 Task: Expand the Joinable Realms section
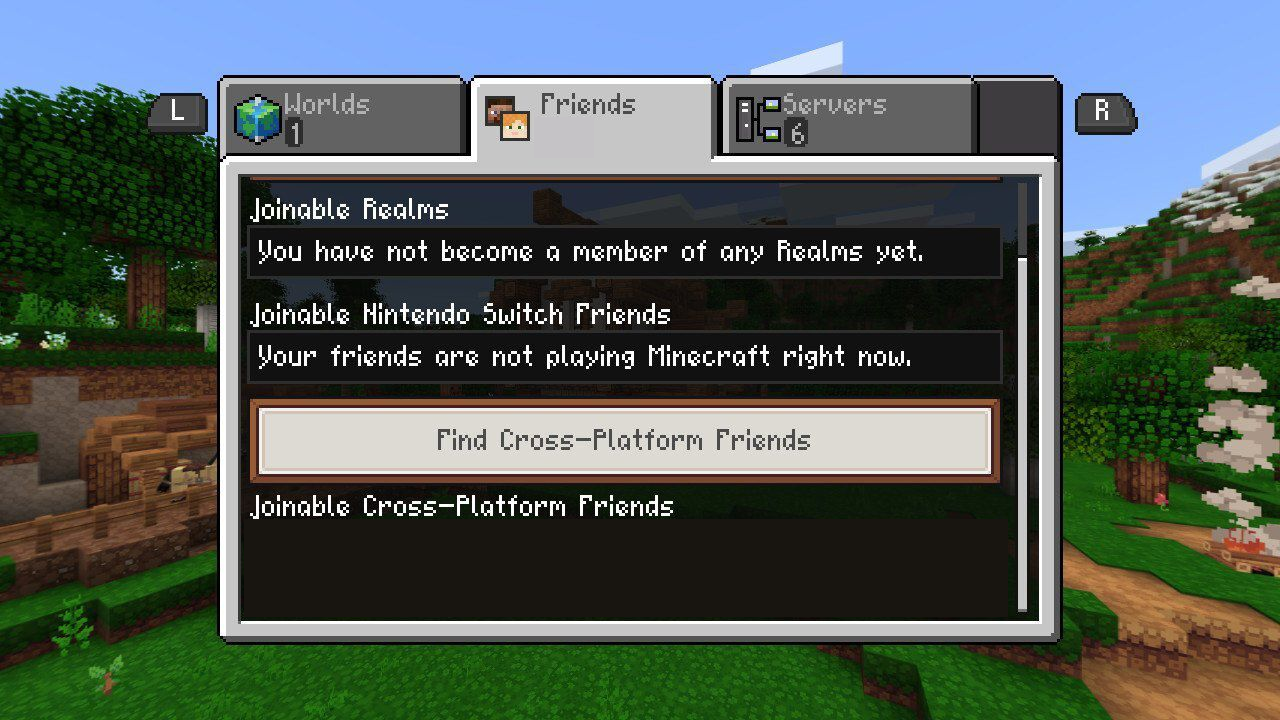tap(348, 209)
